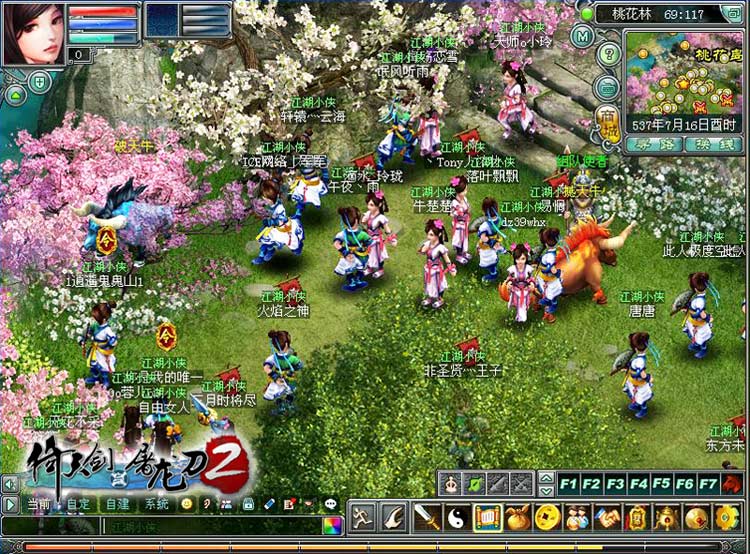Open the yin-yang skills icon

[457, 517]
